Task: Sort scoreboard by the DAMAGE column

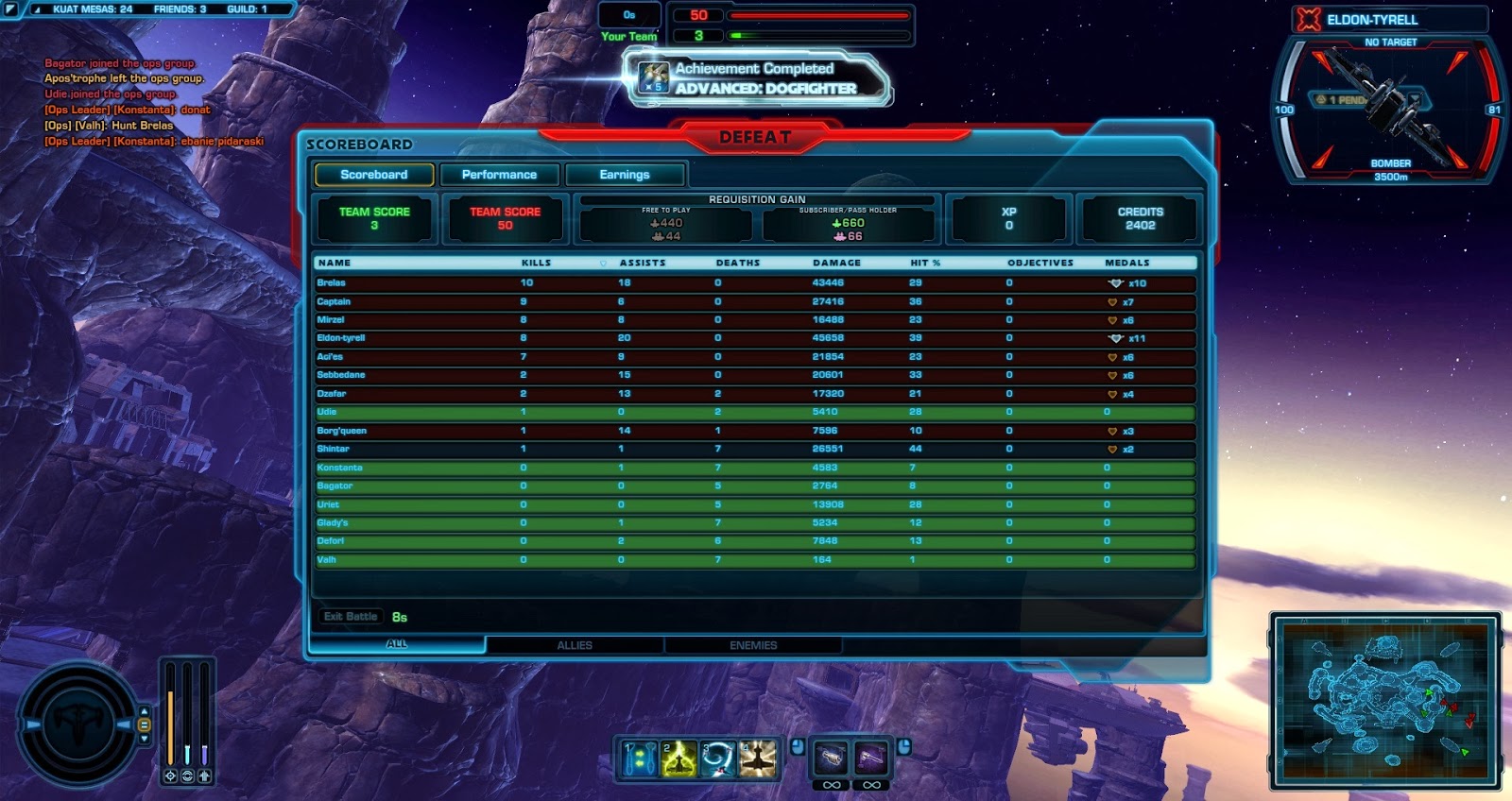Action: pyautogui.click(x=836, y=263)
